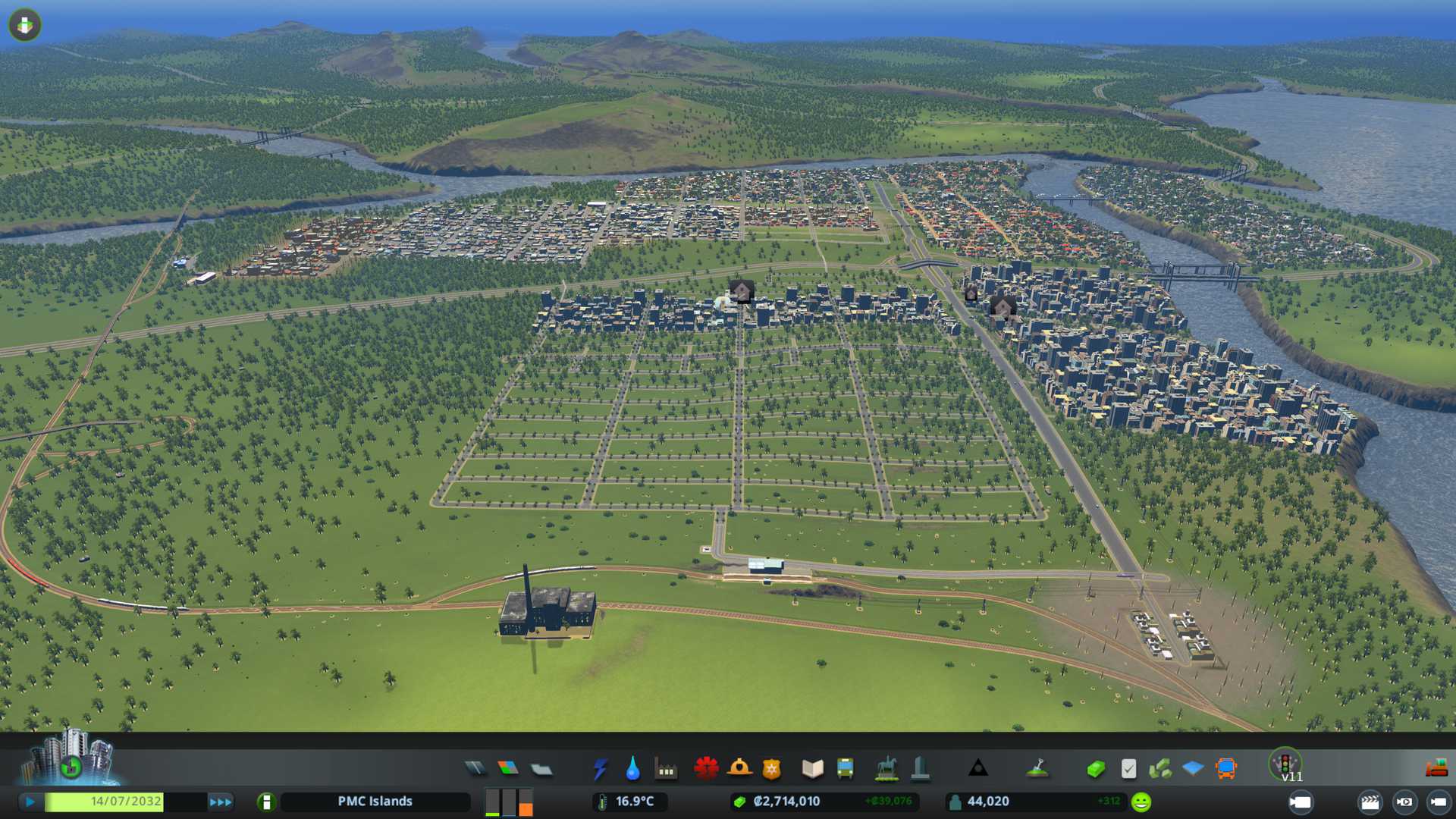
Task: Click the traffic light mod button
Action: (1285, 763)
